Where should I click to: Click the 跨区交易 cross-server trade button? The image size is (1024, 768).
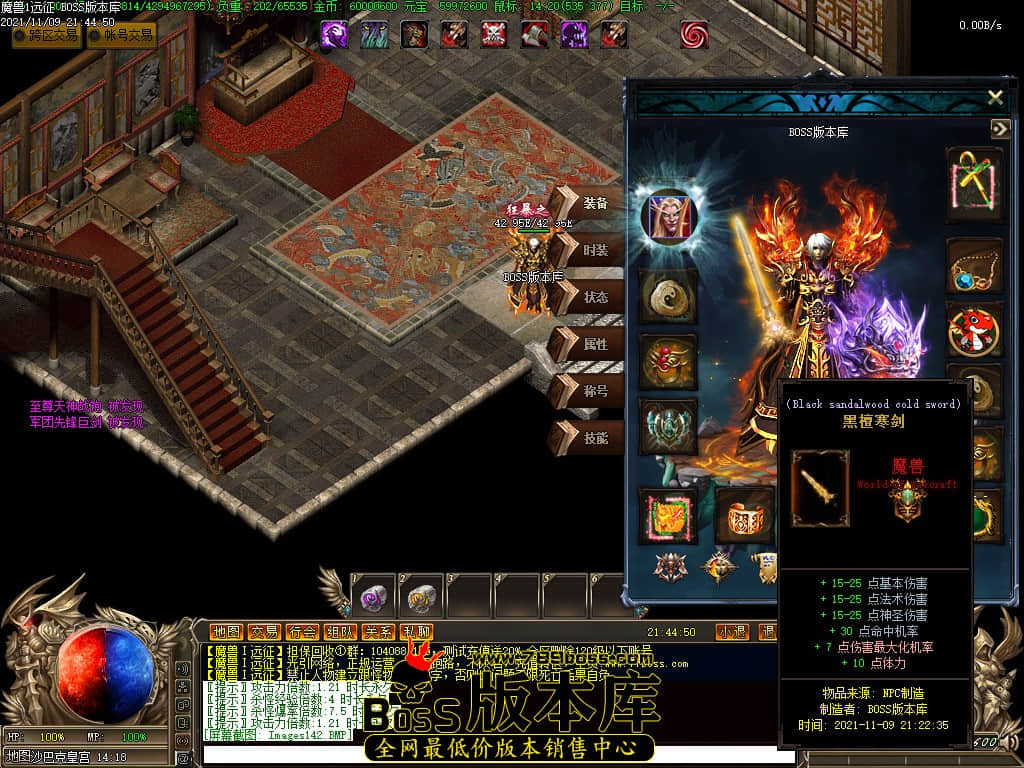46,36
